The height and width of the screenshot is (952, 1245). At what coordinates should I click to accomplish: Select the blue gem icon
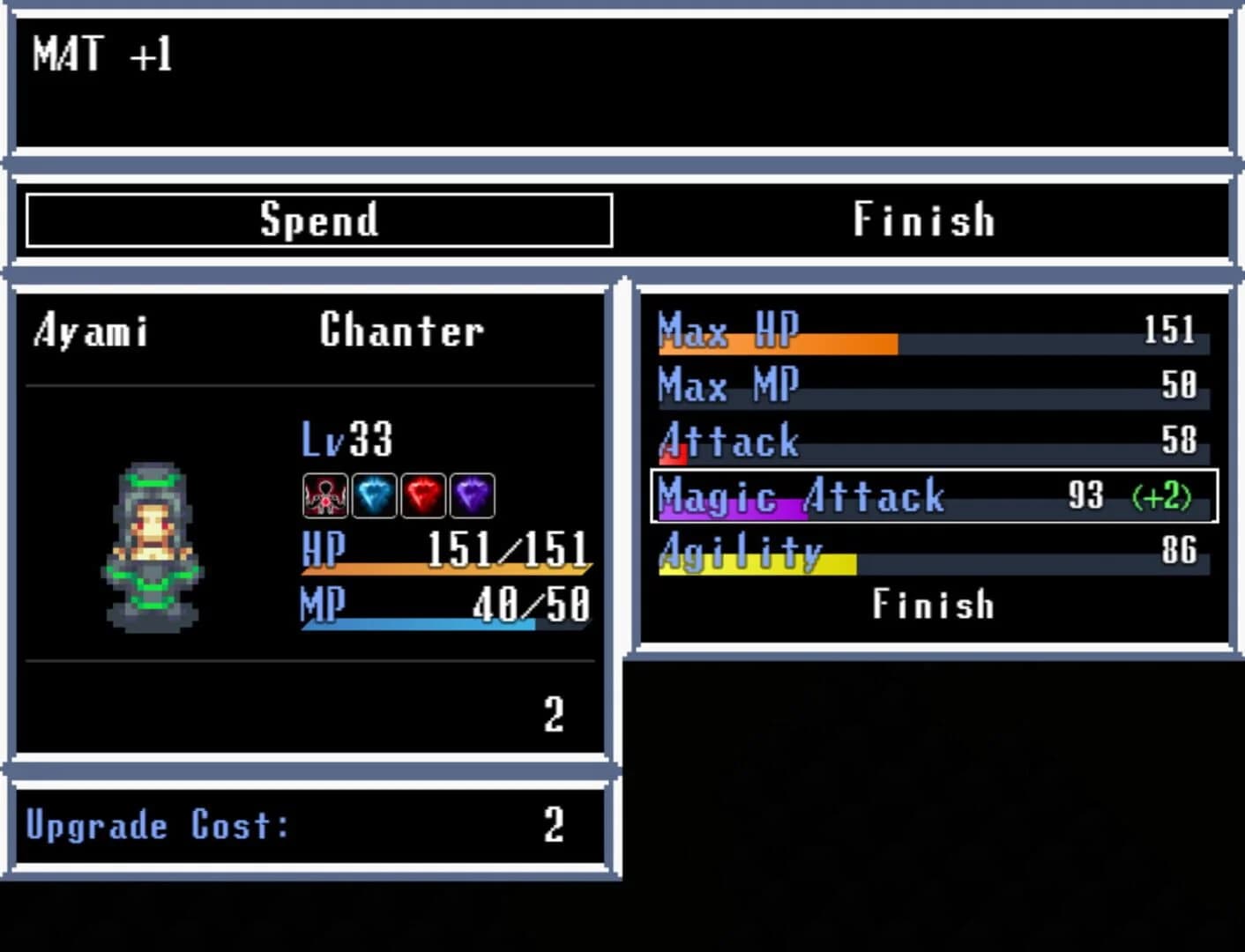click(373, 495)
